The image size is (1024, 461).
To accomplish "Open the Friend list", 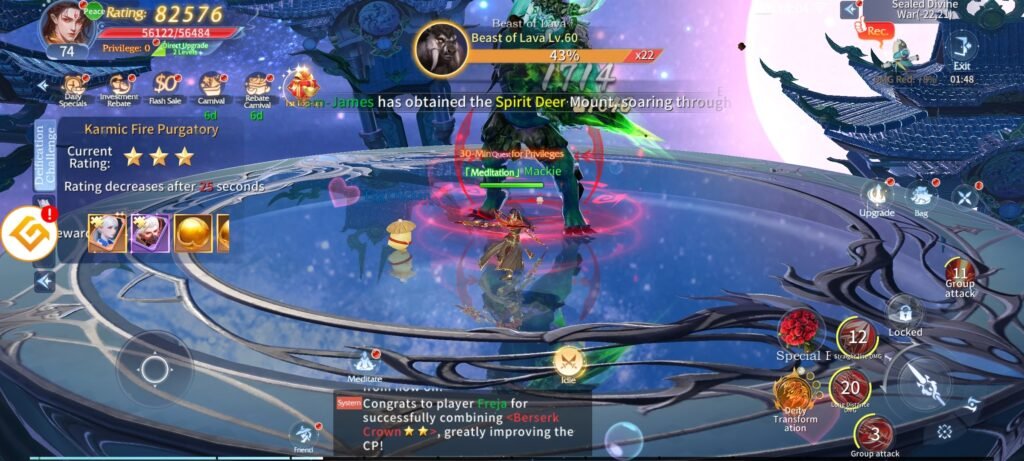I will click(x=305, y=435).
